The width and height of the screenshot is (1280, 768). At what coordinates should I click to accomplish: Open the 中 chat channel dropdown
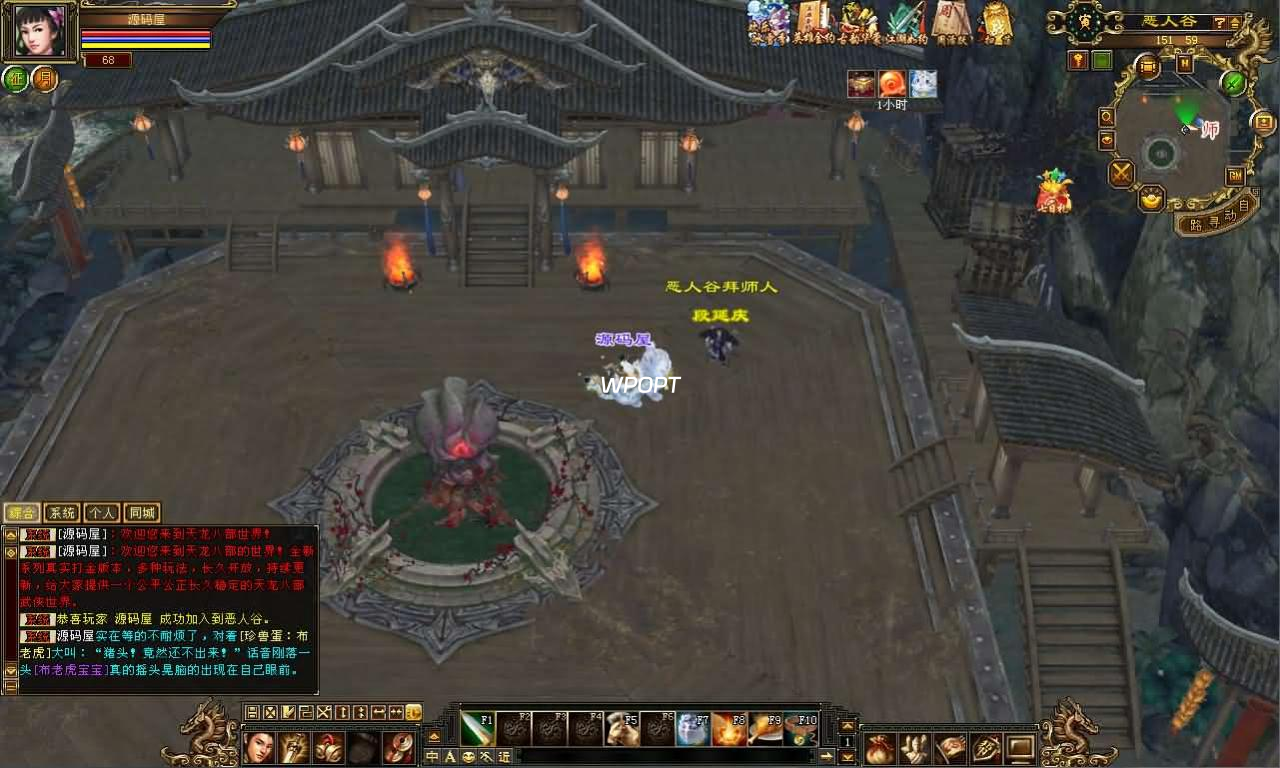point(430,758)
